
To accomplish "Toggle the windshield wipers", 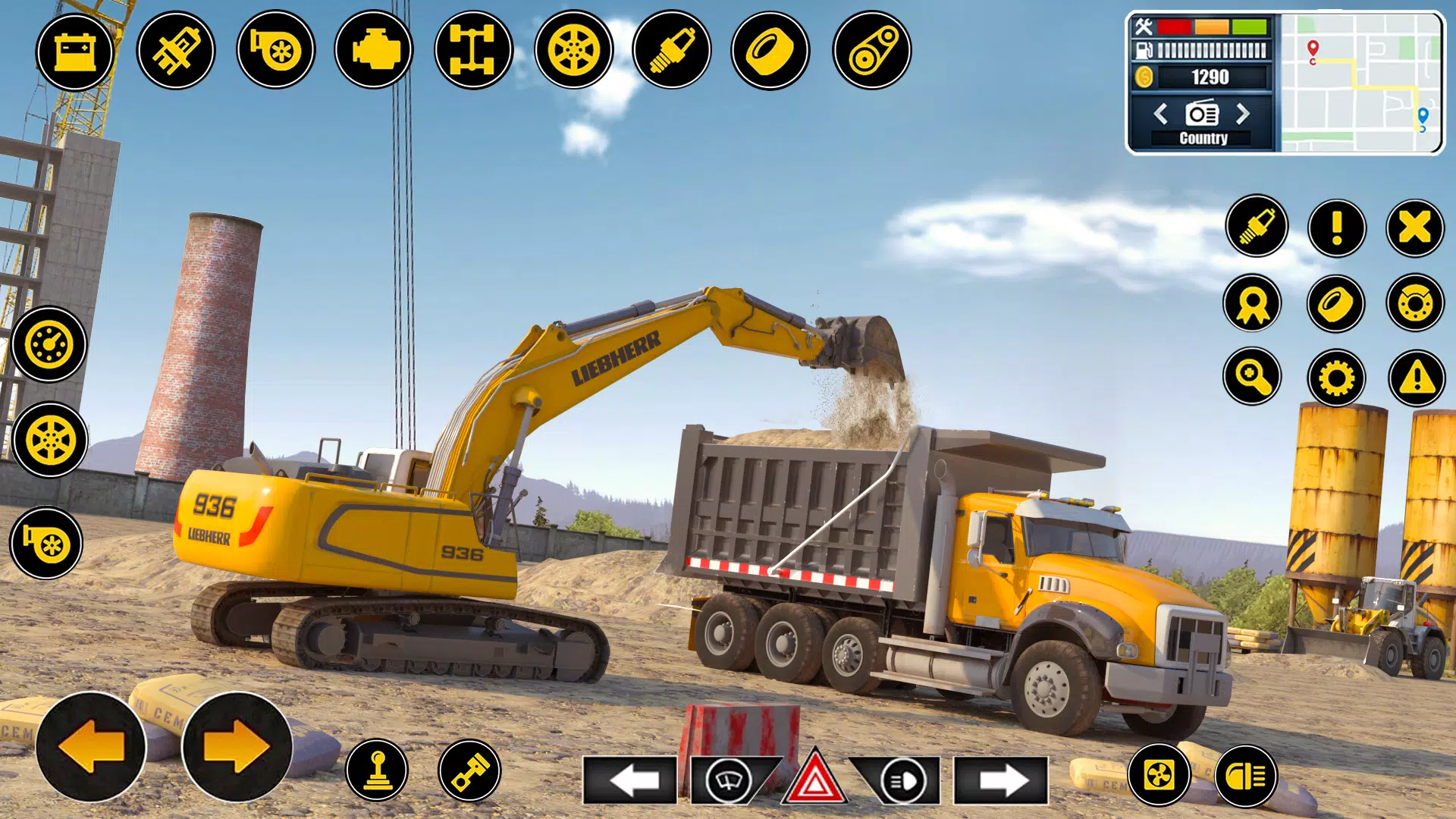I will click(x=730, y=779).
